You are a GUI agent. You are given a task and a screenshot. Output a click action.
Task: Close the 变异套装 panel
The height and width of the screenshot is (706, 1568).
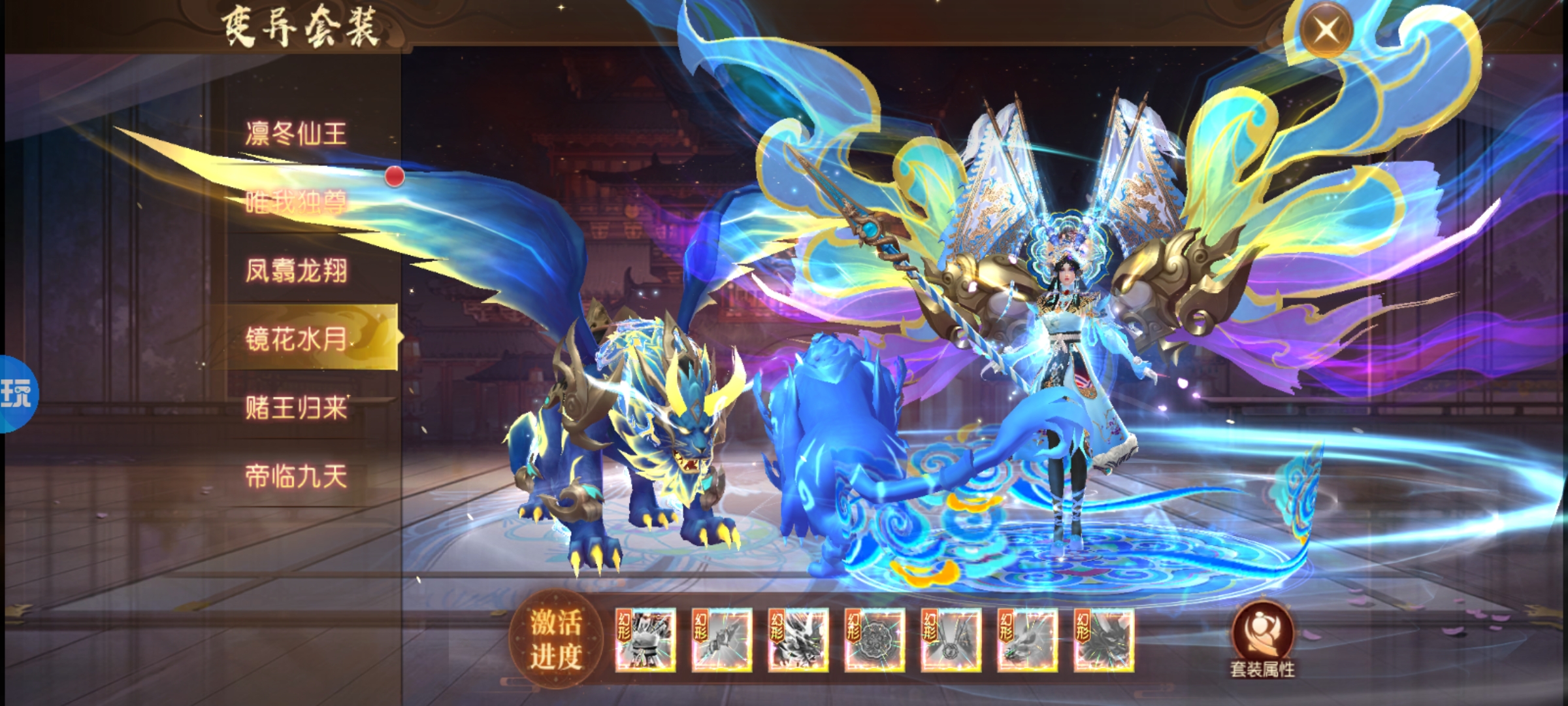(1325, 29)
